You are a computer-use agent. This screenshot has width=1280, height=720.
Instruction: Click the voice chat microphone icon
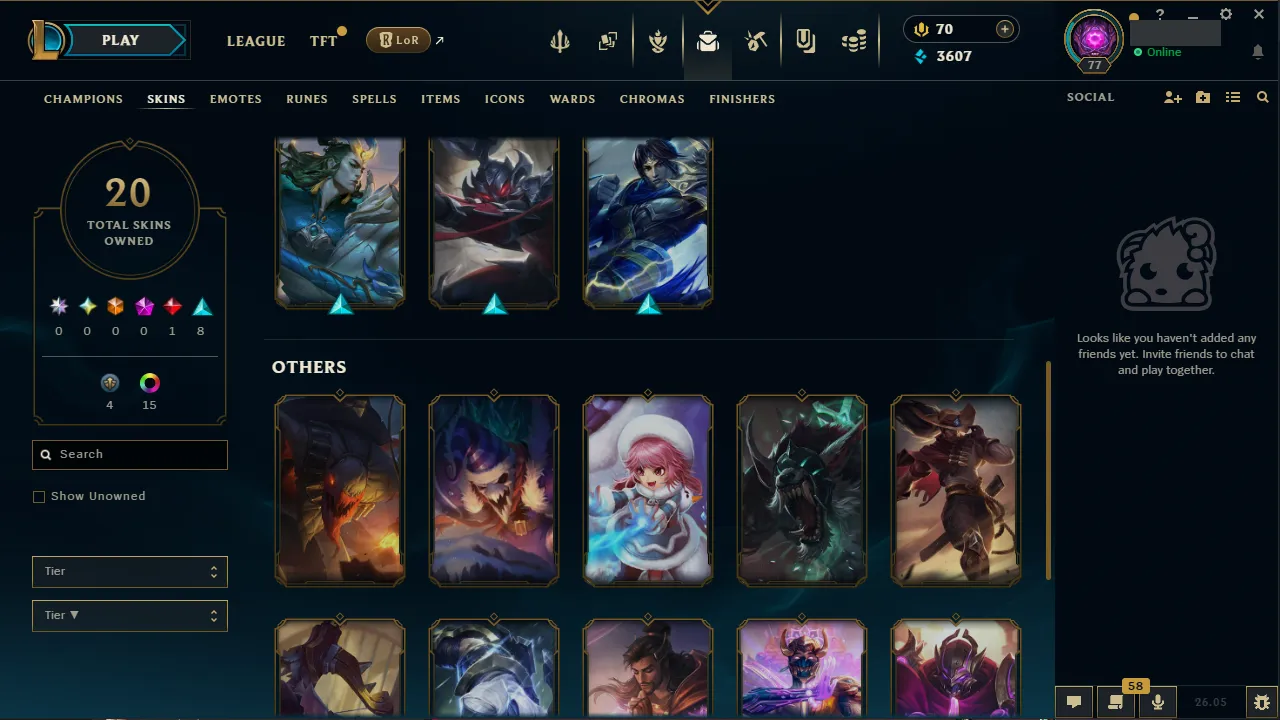tap(1157, 700)
